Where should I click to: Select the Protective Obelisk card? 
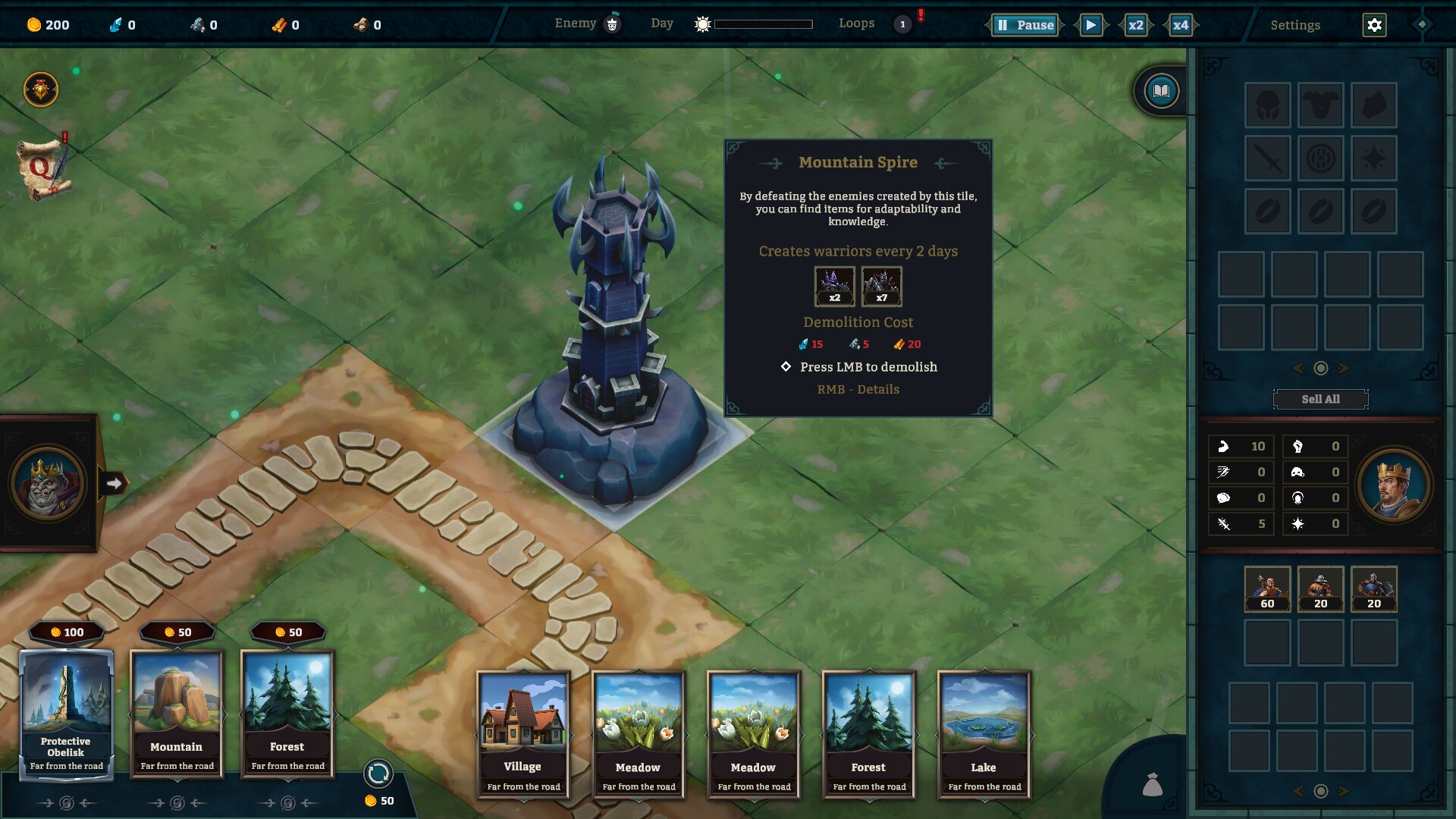coord(66,713)
